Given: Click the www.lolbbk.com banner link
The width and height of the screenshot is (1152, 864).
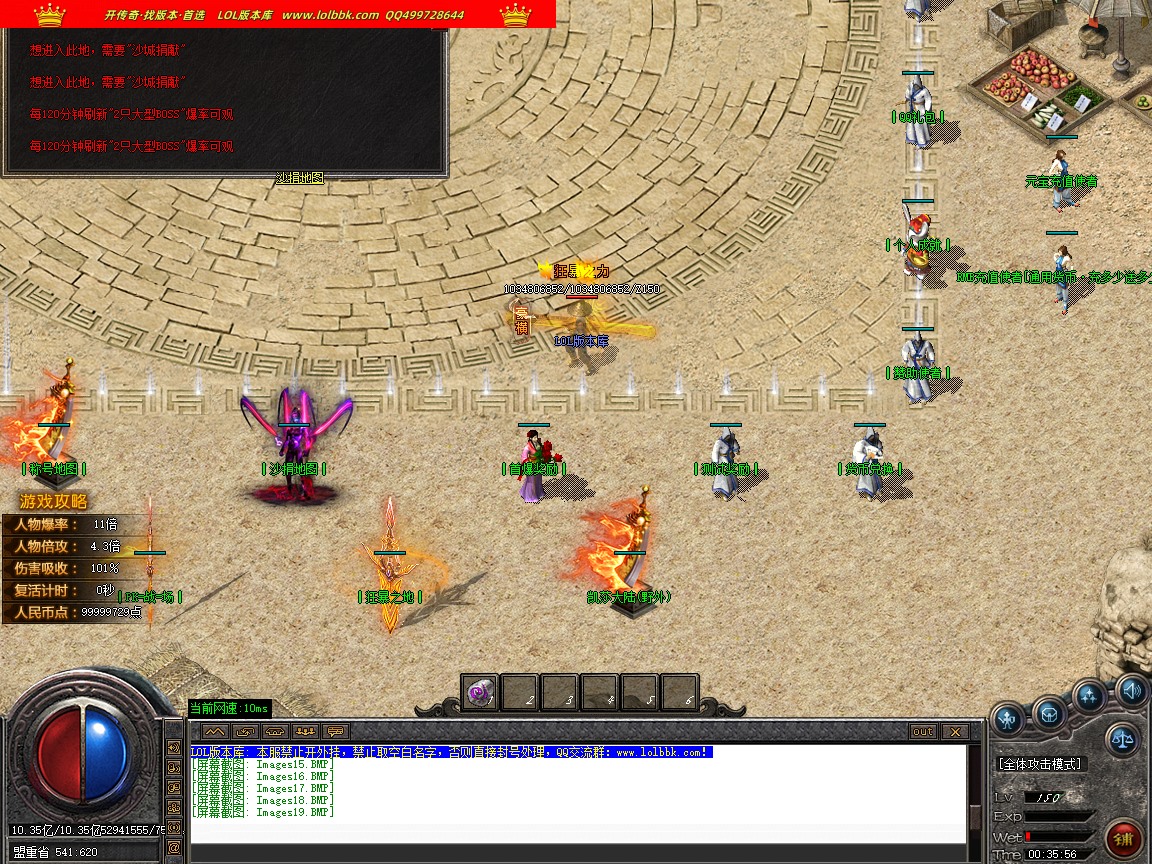Looking at the screenshot, I should coord(330,15).
